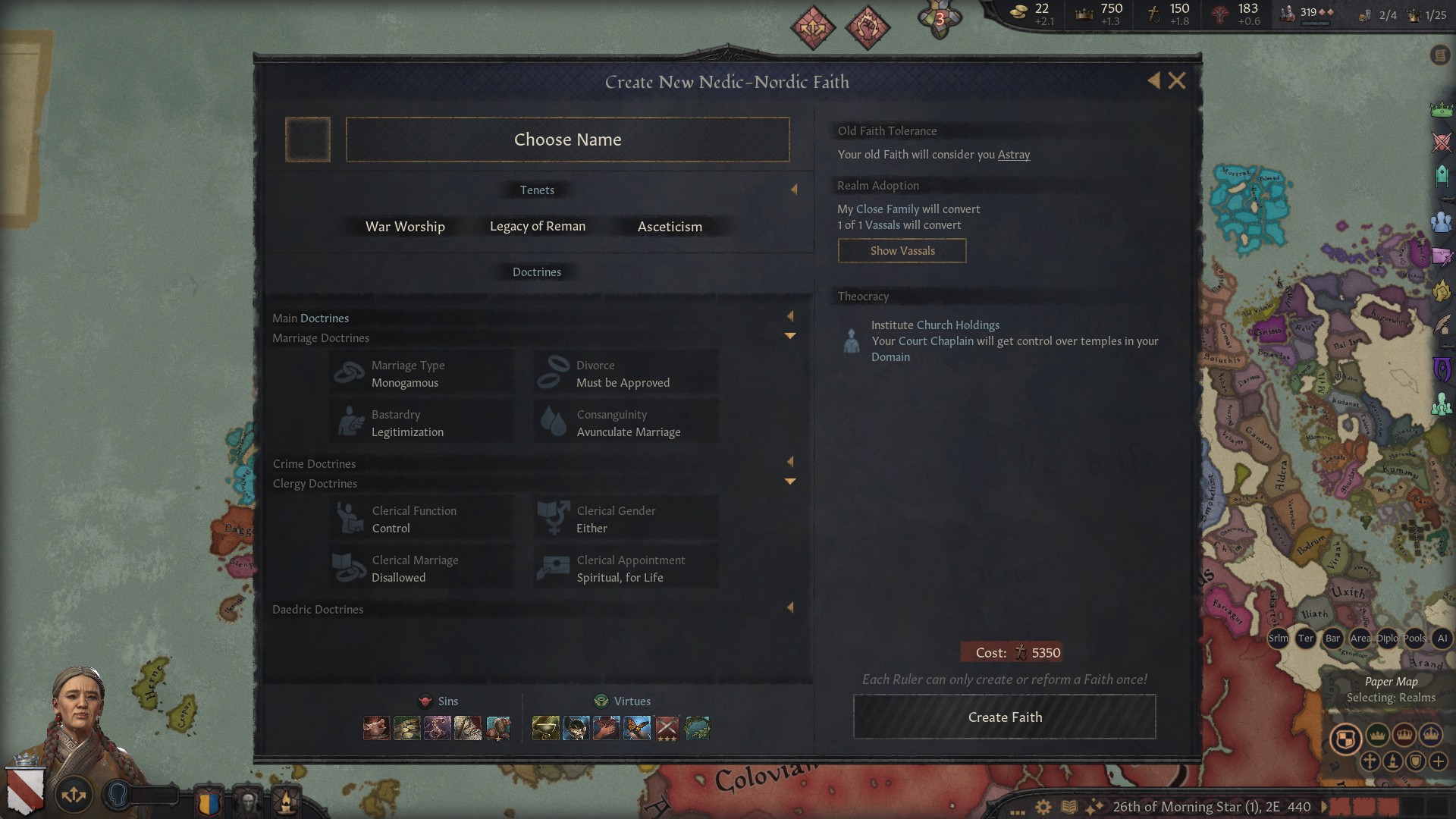Enable the Diplo paper map overlay

point(1386,638)
